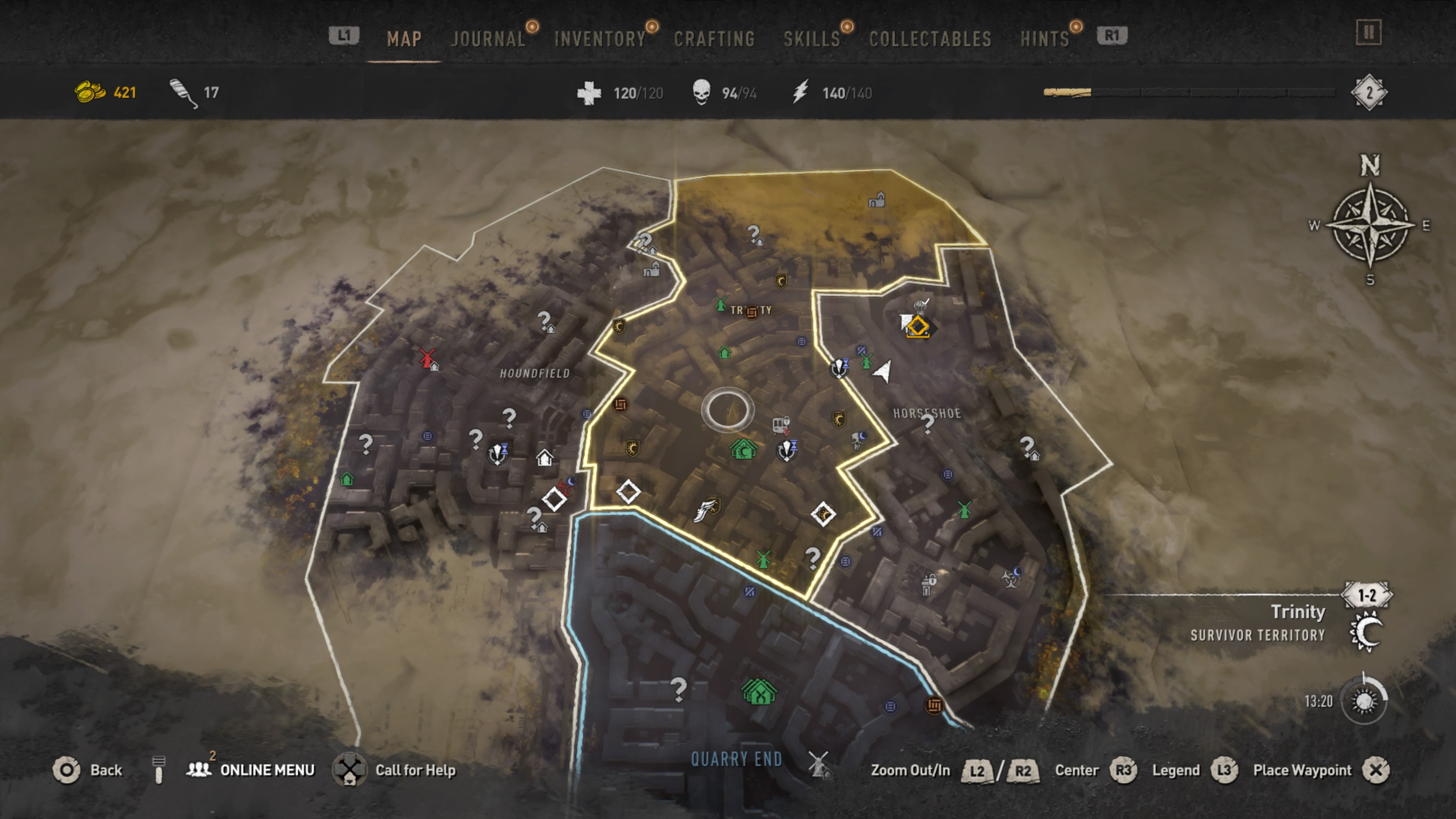Click the pause icon in top corner
The image size is (1456, 819).
[1368, 33]
